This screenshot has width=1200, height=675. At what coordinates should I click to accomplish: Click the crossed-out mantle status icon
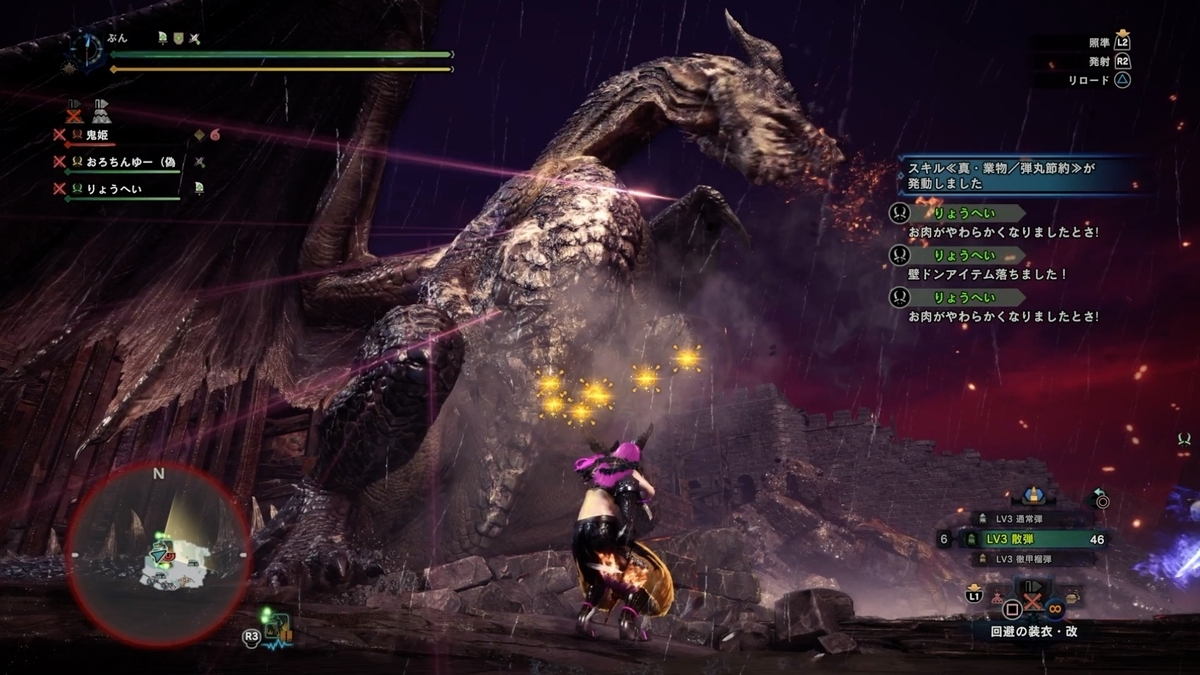coord(73,111)
